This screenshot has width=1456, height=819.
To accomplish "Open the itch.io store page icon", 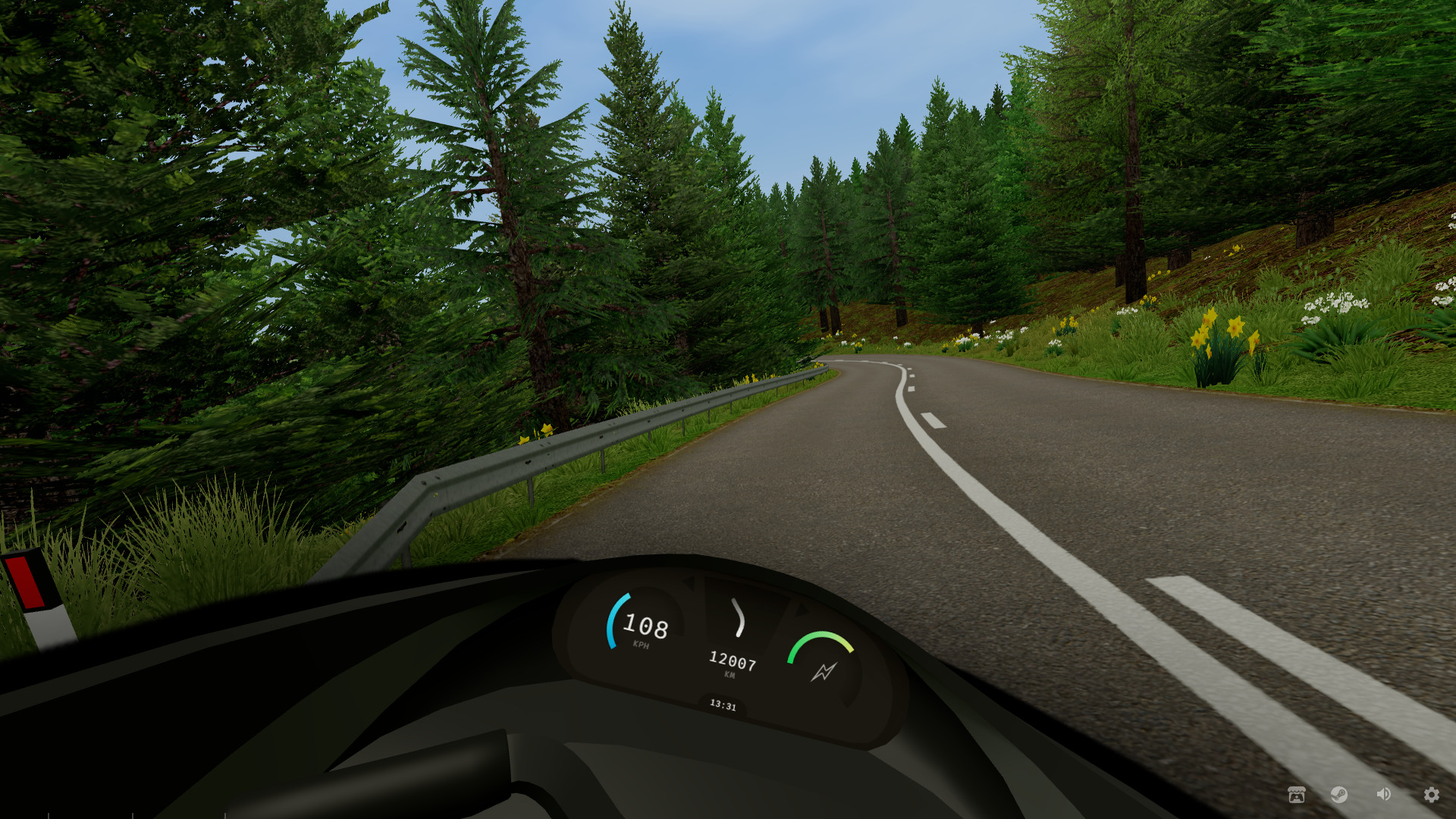I will [x=1297, y=794].
